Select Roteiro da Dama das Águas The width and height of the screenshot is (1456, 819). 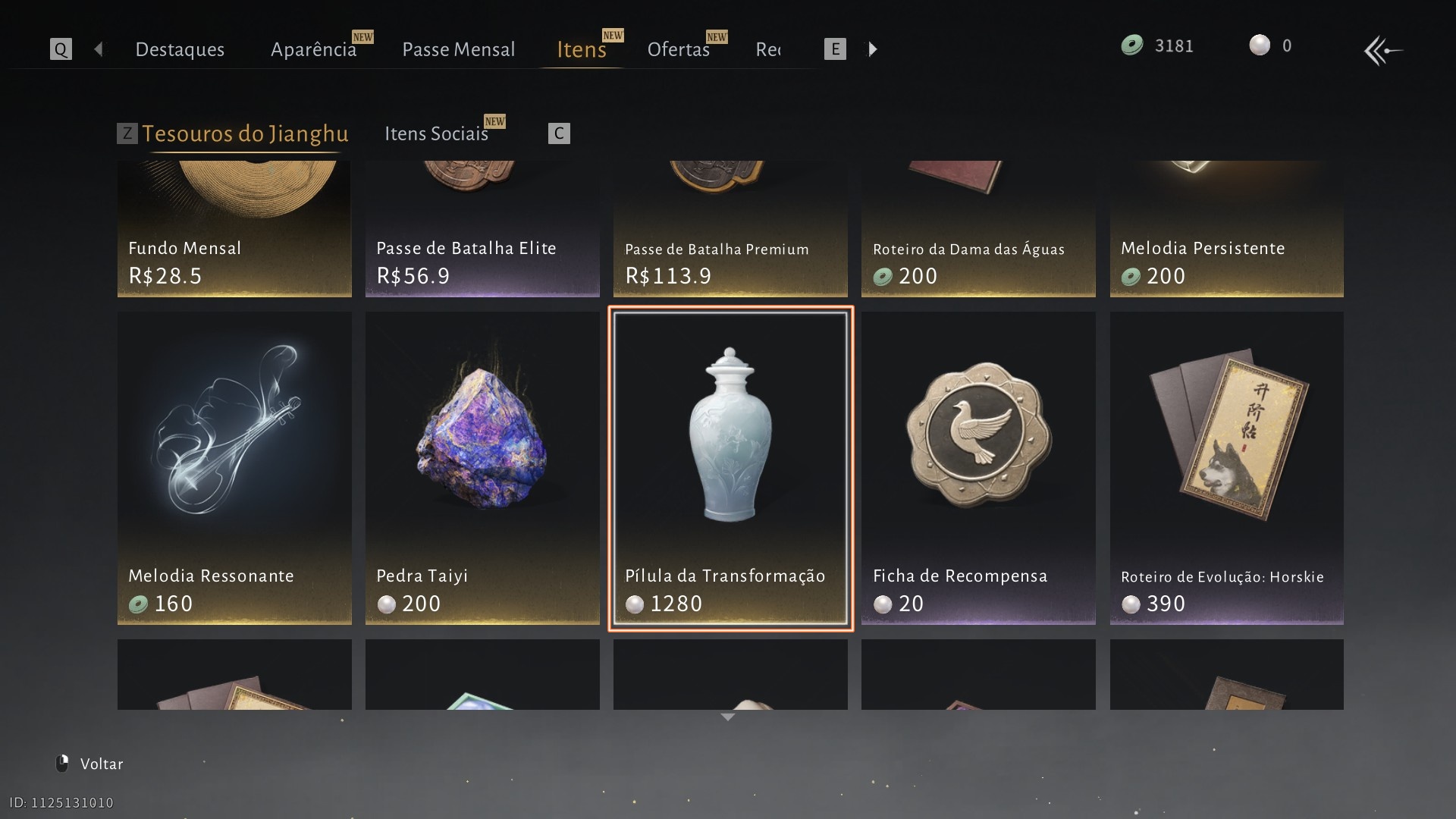[x=978, y=229]
